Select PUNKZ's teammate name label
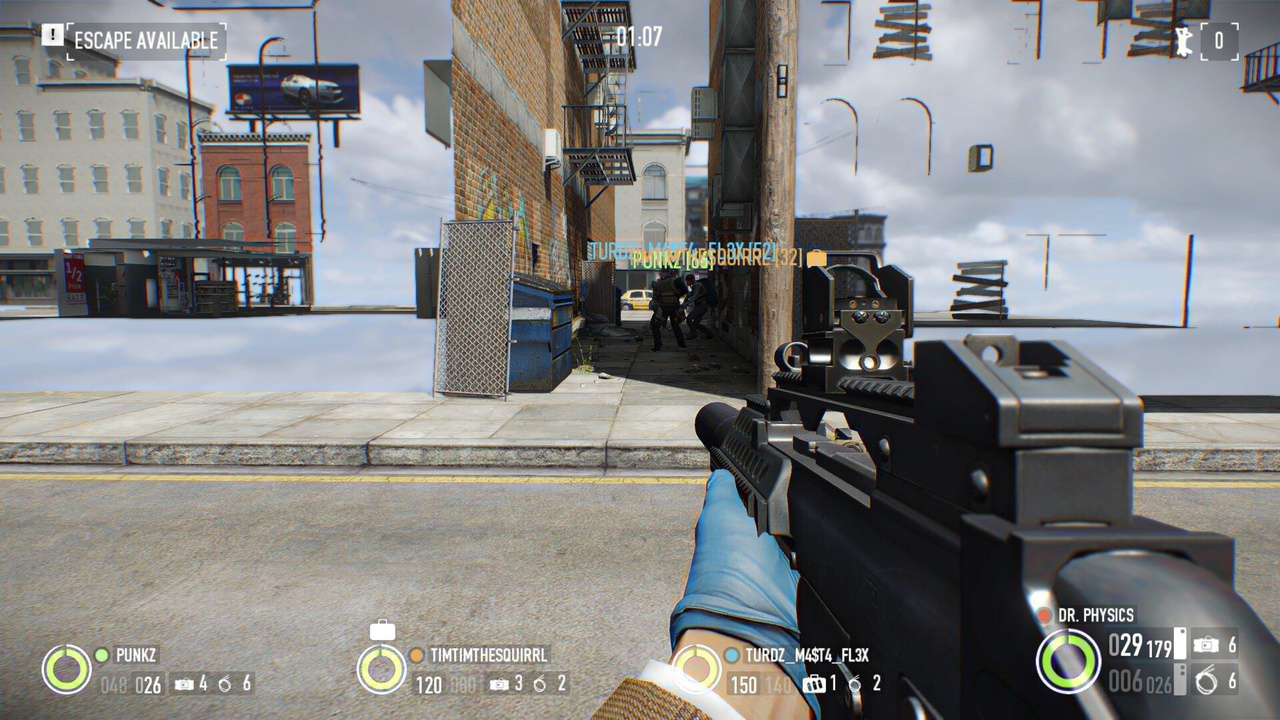 pyautogui.click(x=137, y=656)
